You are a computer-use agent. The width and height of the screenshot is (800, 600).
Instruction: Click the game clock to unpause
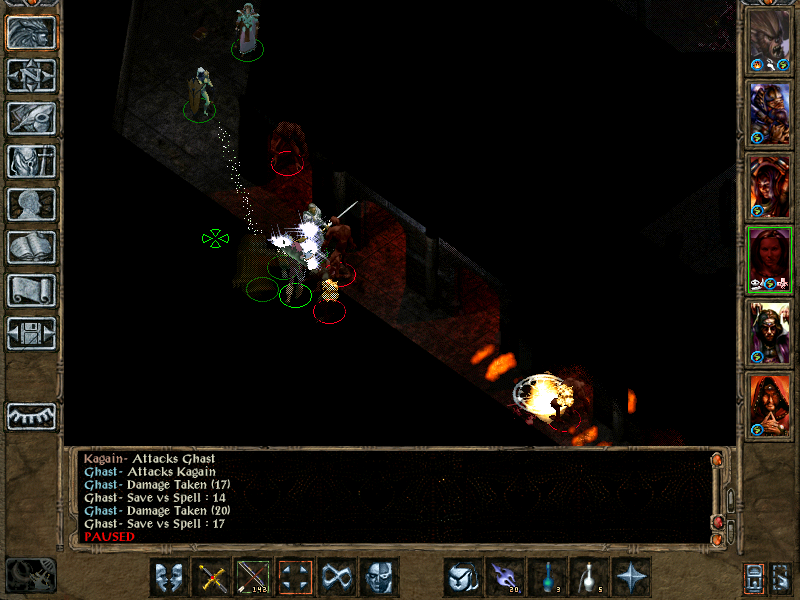point(30,574)
